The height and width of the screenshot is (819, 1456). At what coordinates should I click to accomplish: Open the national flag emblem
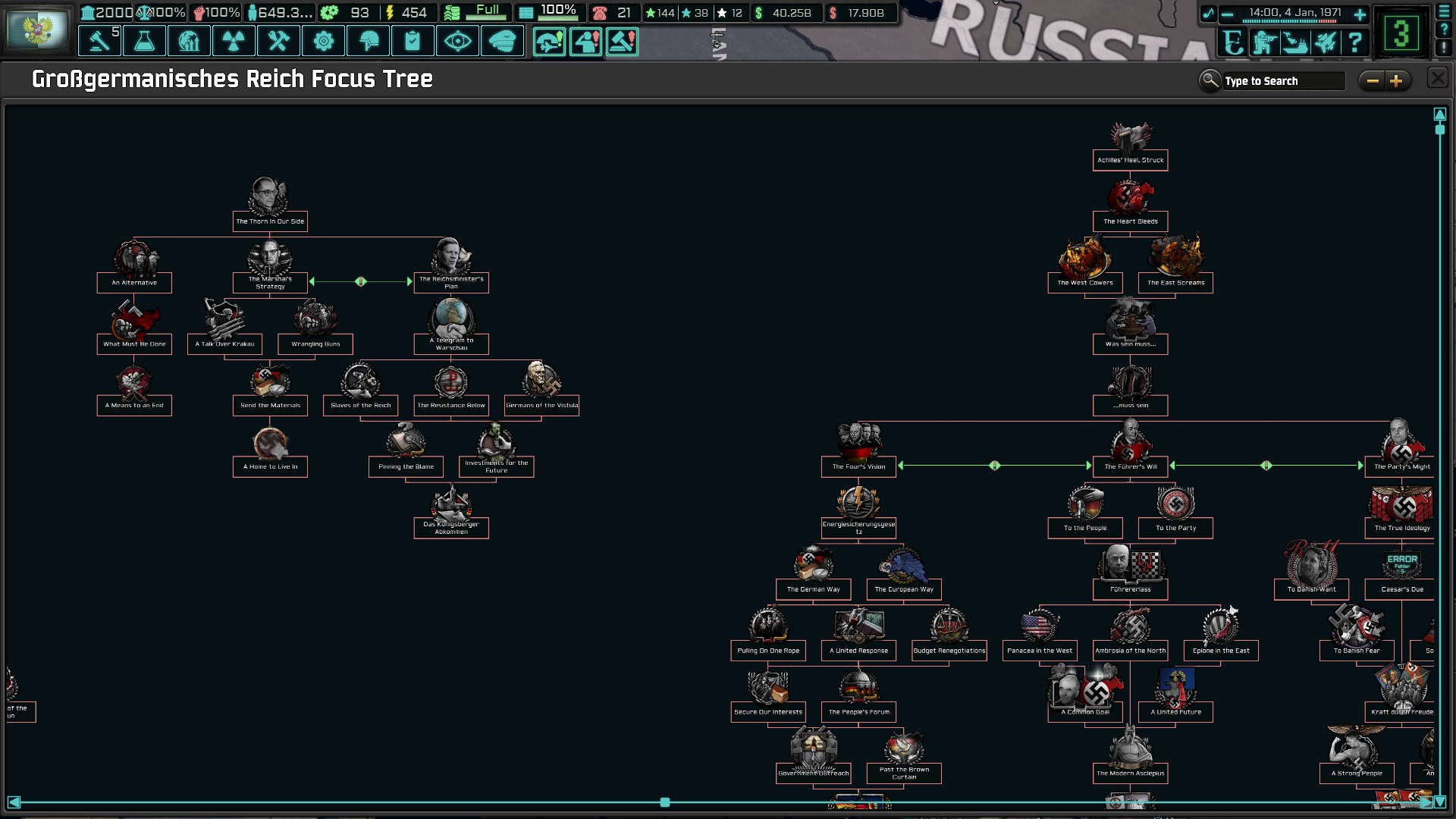[x=36, y=29]
